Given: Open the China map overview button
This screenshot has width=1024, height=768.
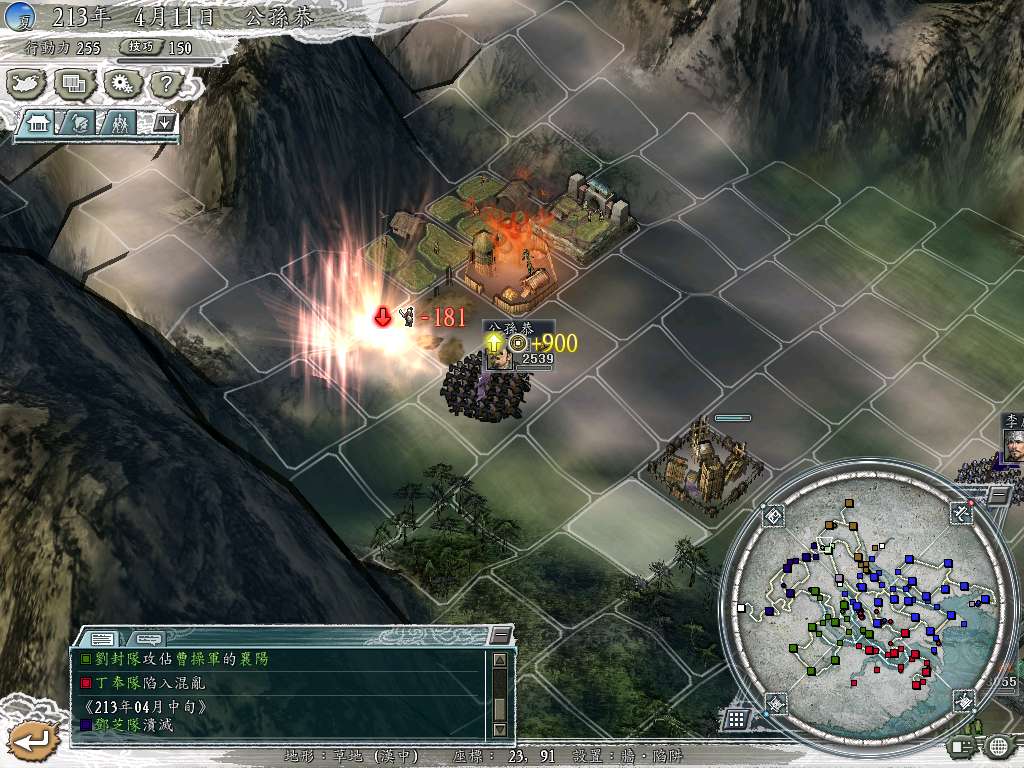Looking at the screenshot, I should tap(27, 83).
